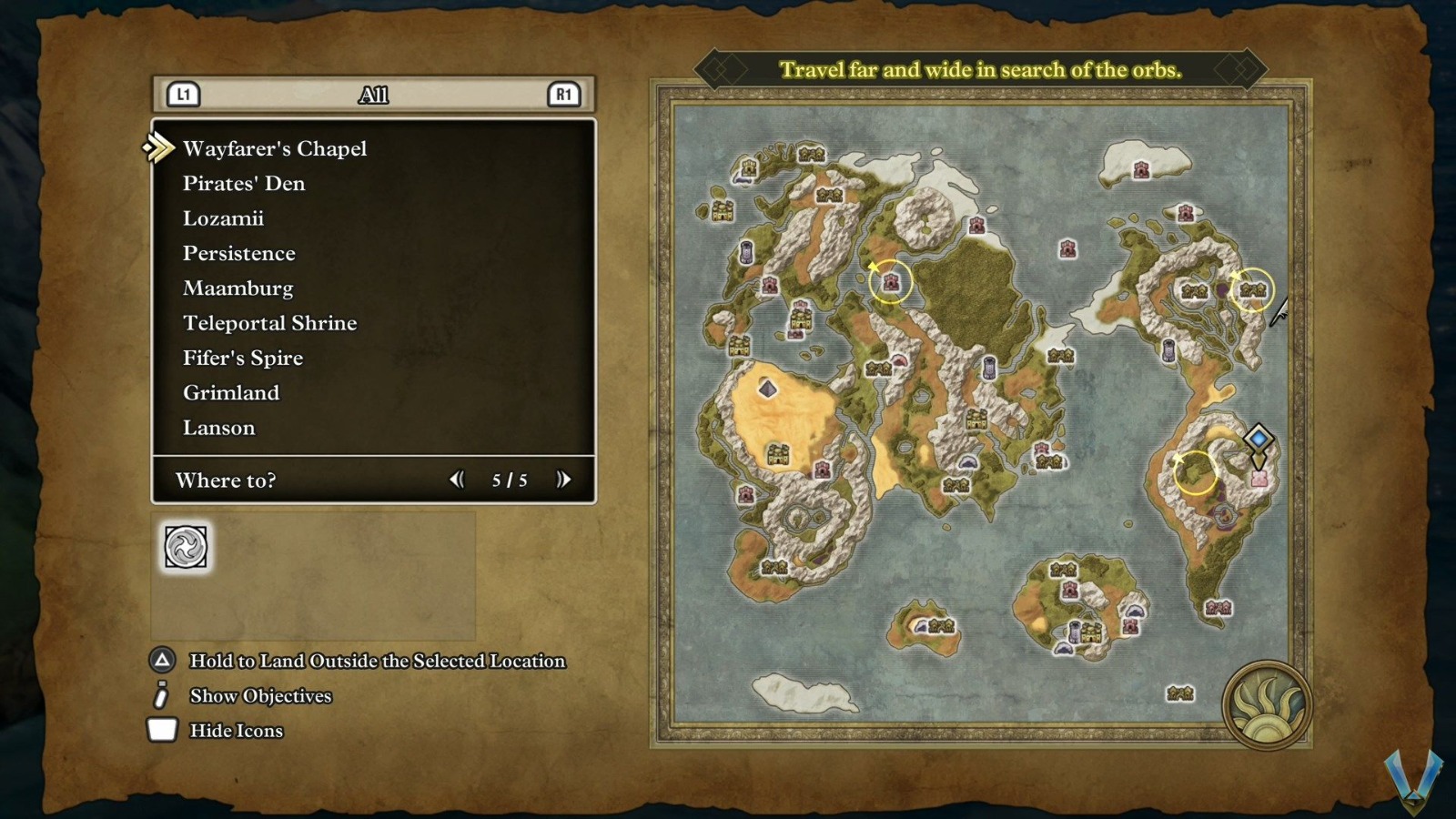Click the swirl Zoom spell icon
Viewport: 1456px width, 819px height.
(x=186, y=547)
